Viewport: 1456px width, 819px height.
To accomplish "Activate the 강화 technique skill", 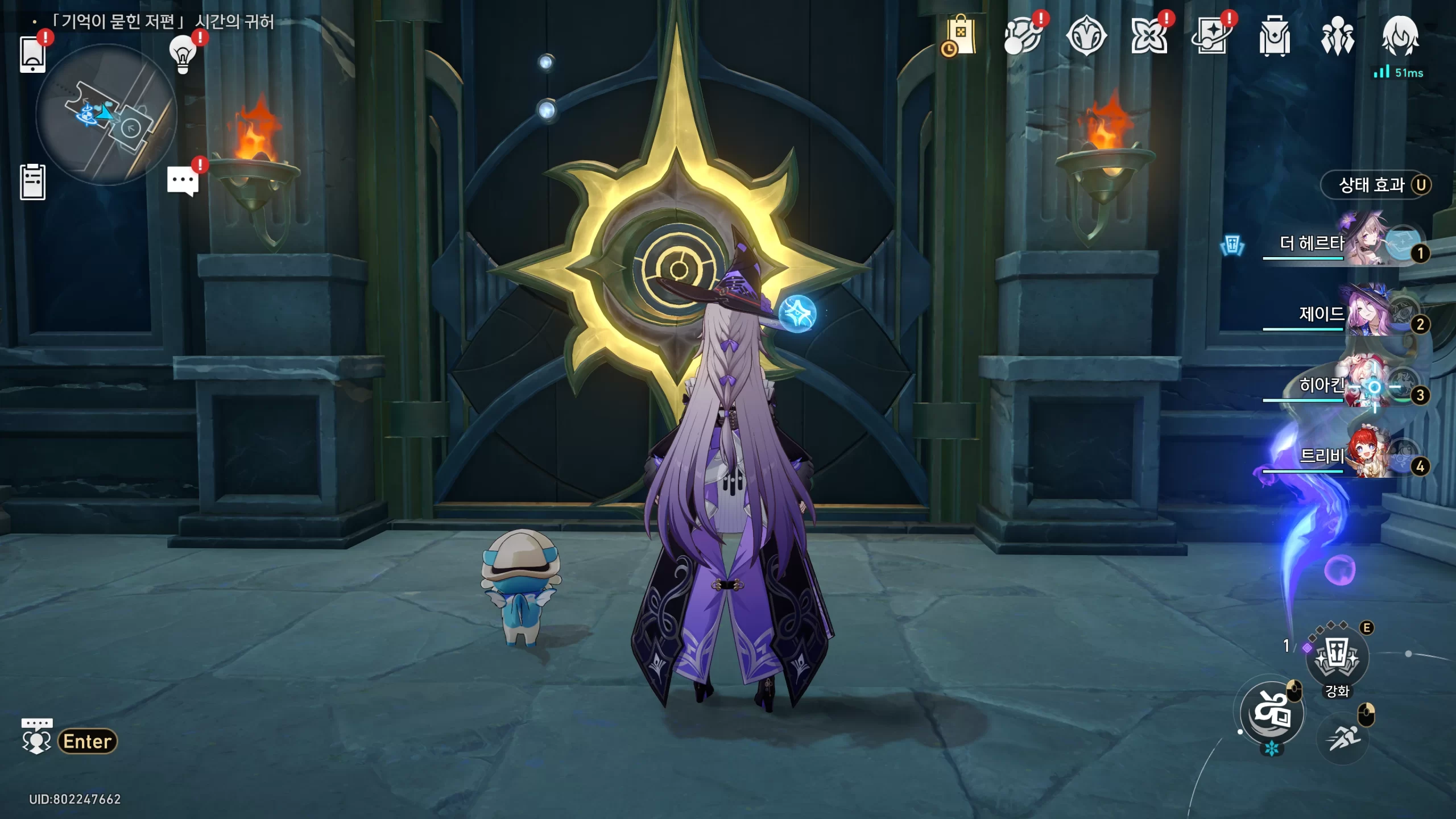I will coord(1337,657).
